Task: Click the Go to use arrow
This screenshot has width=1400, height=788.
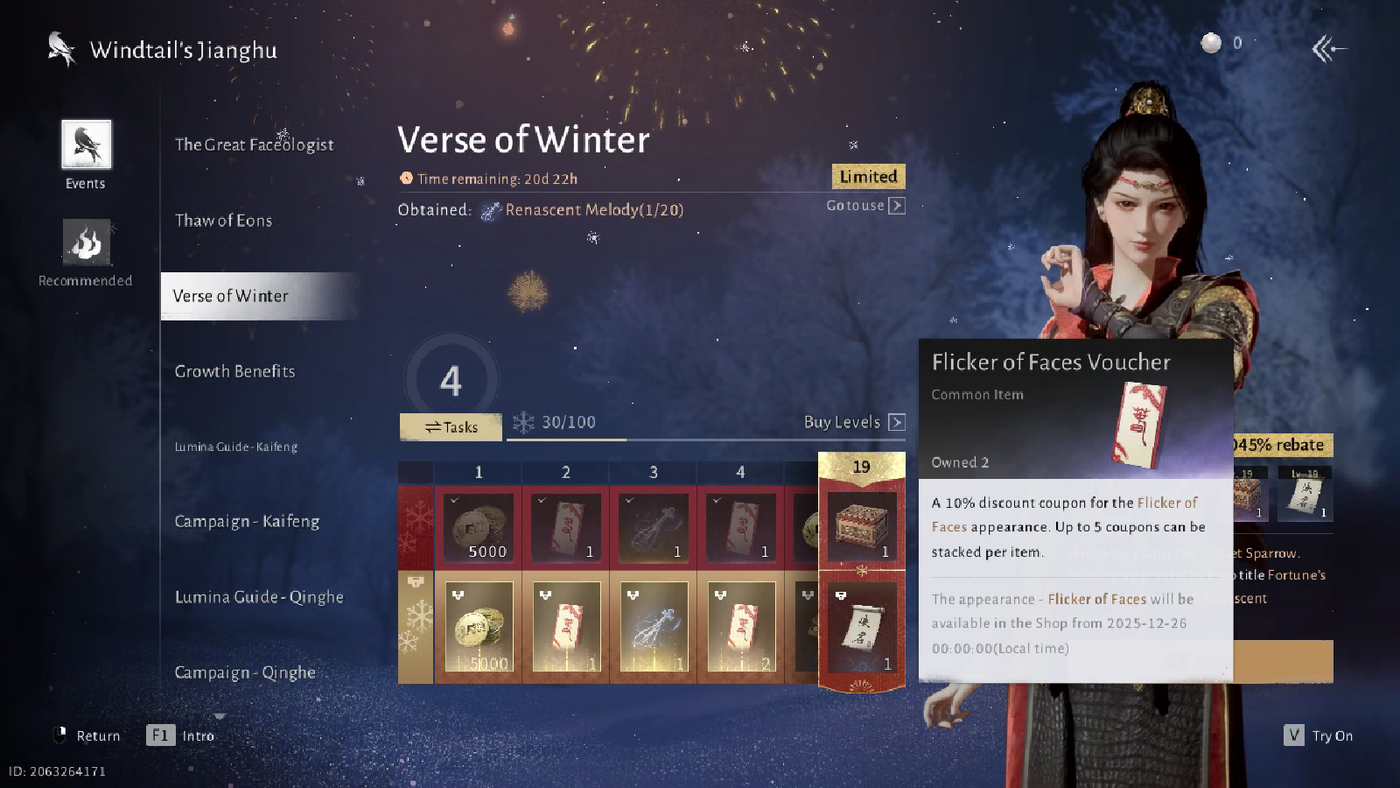Action: point(897,205)
